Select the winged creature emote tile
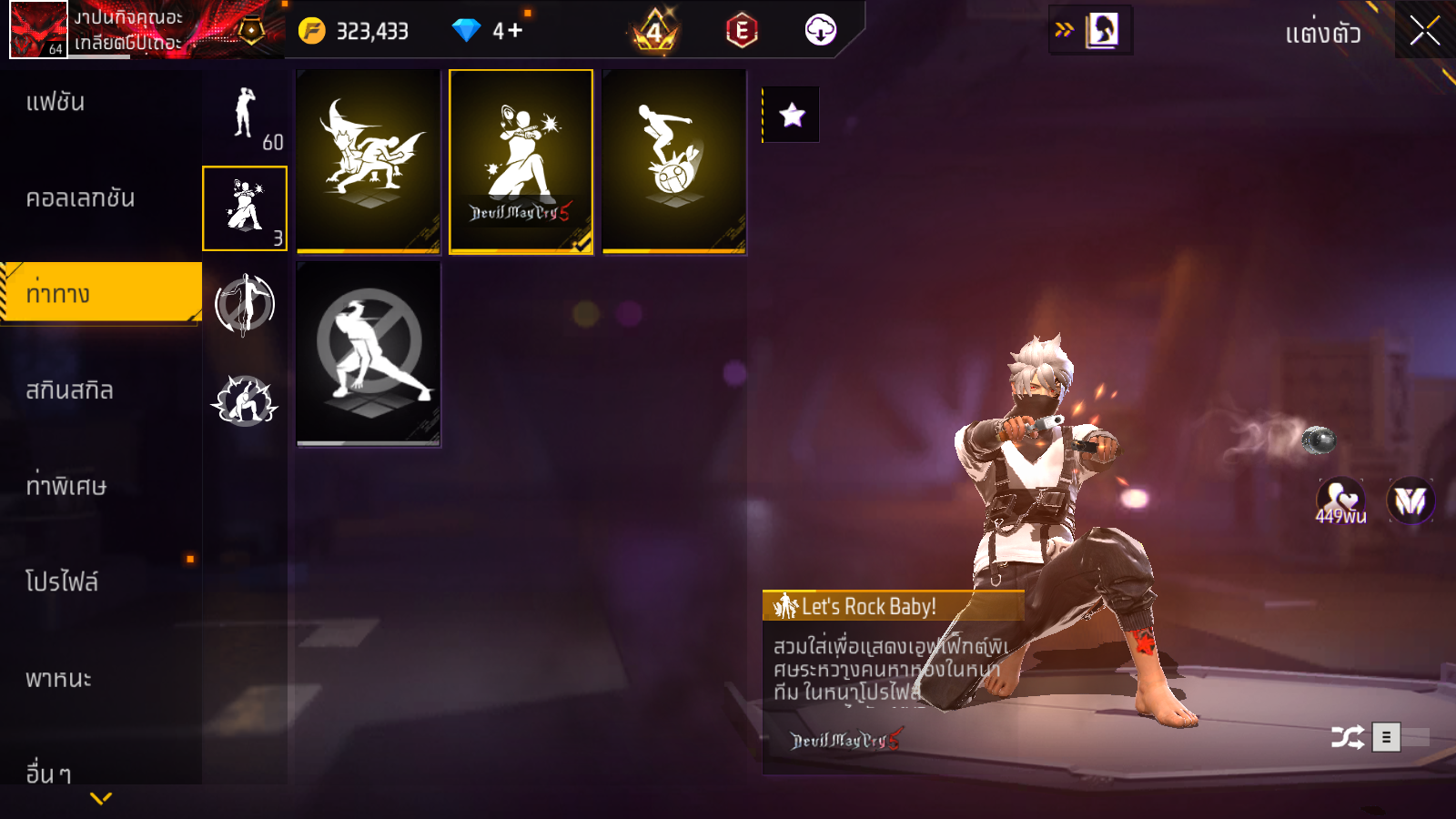 tap(369, 161)
